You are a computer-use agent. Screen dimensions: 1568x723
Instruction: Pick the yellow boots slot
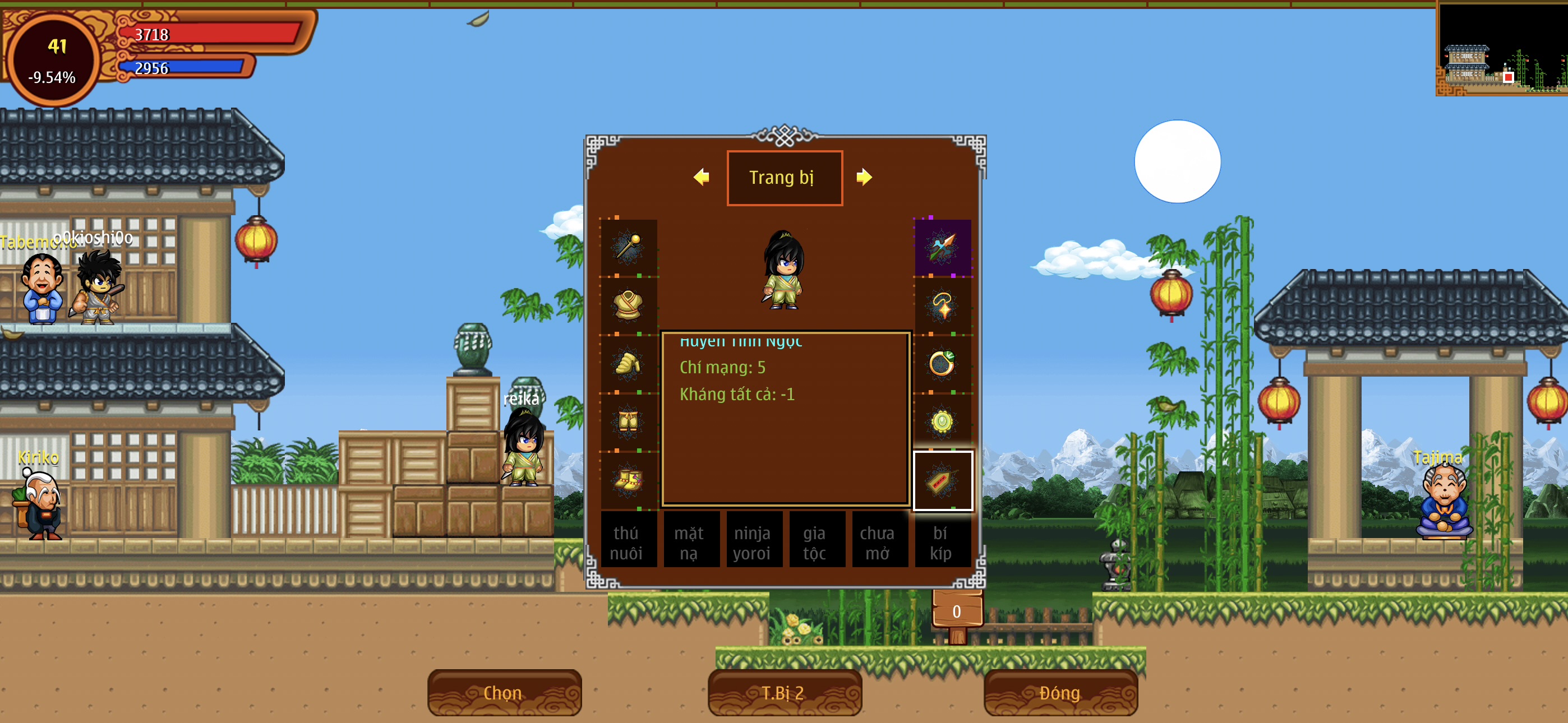point(628,480)
